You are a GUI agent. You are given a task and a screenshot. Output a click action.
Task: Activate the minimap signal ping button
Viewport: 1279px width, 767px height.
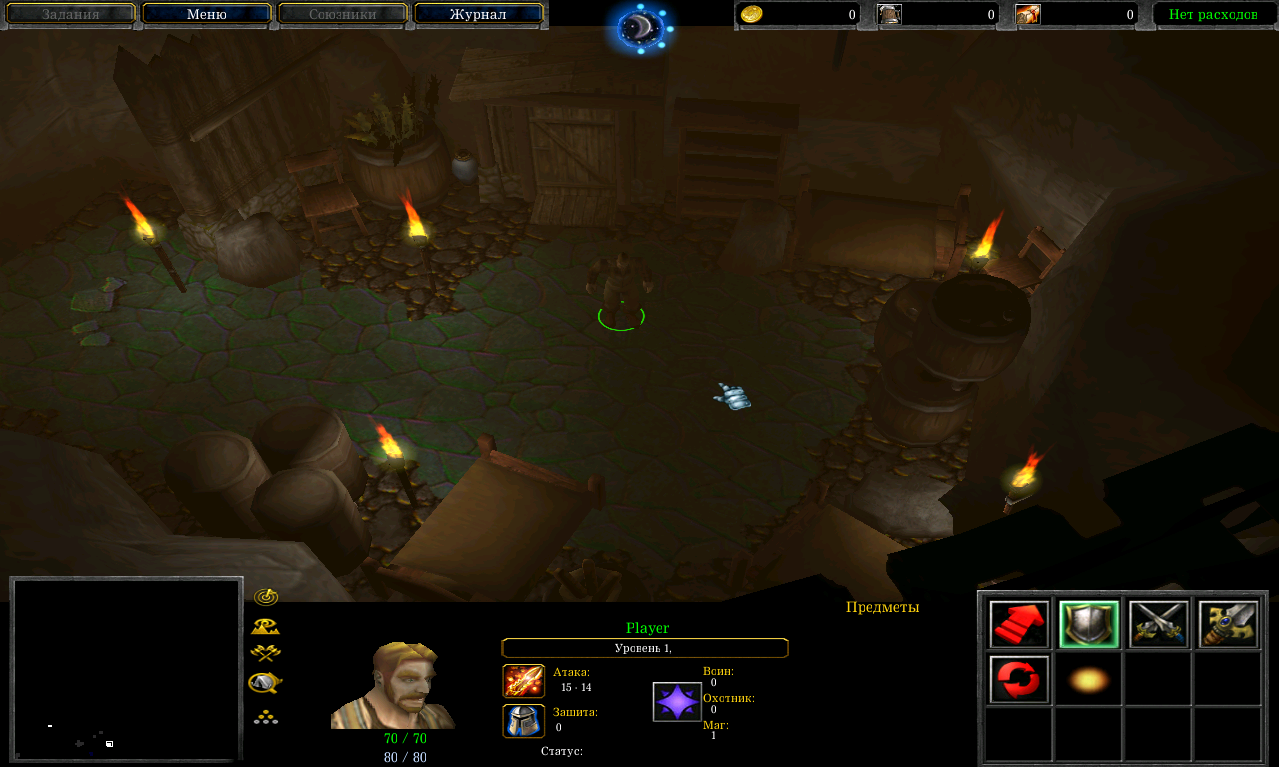(x=265, y=597)
